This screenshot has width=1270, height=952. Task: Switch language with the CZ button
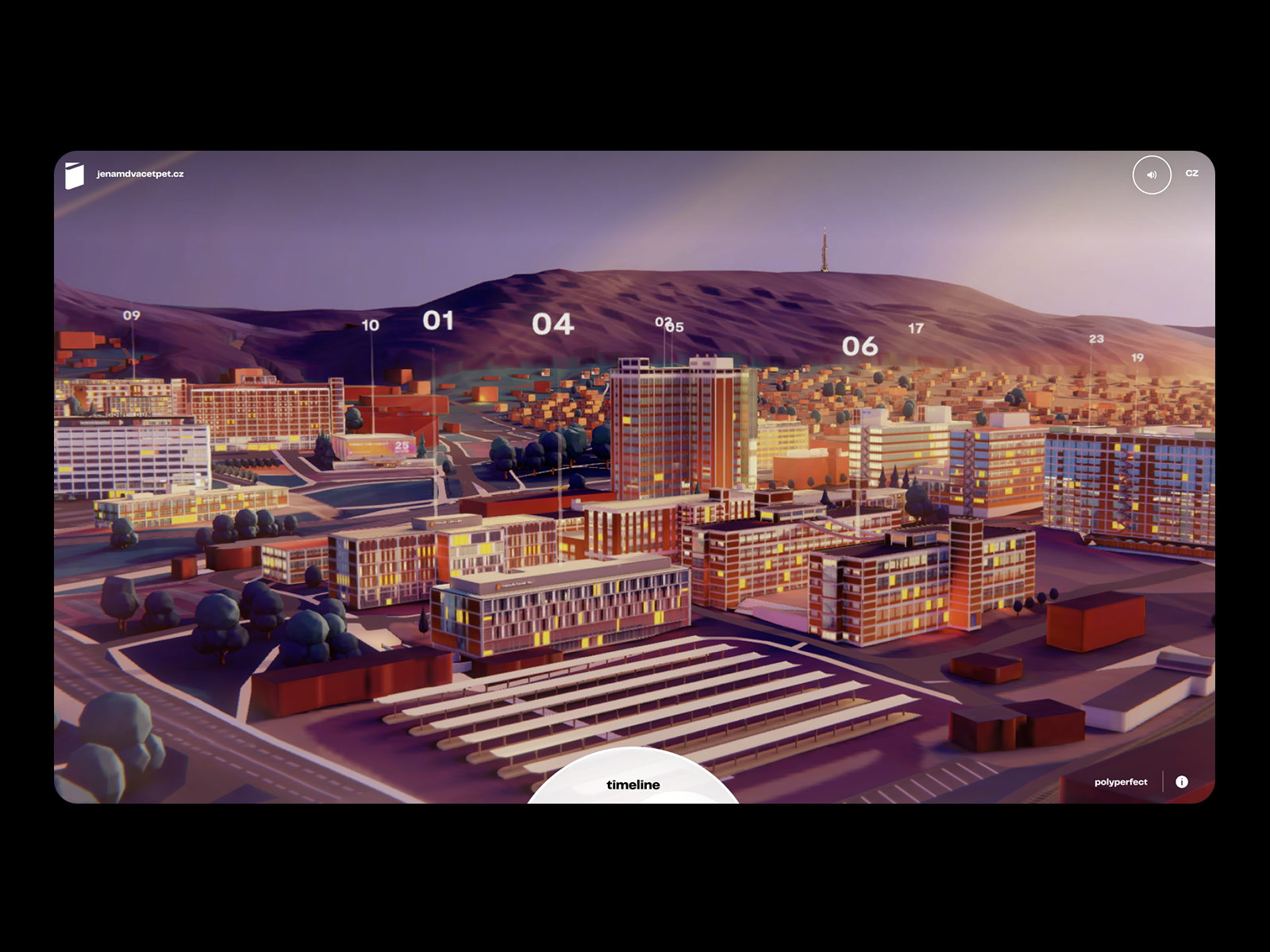point(1191,173)
